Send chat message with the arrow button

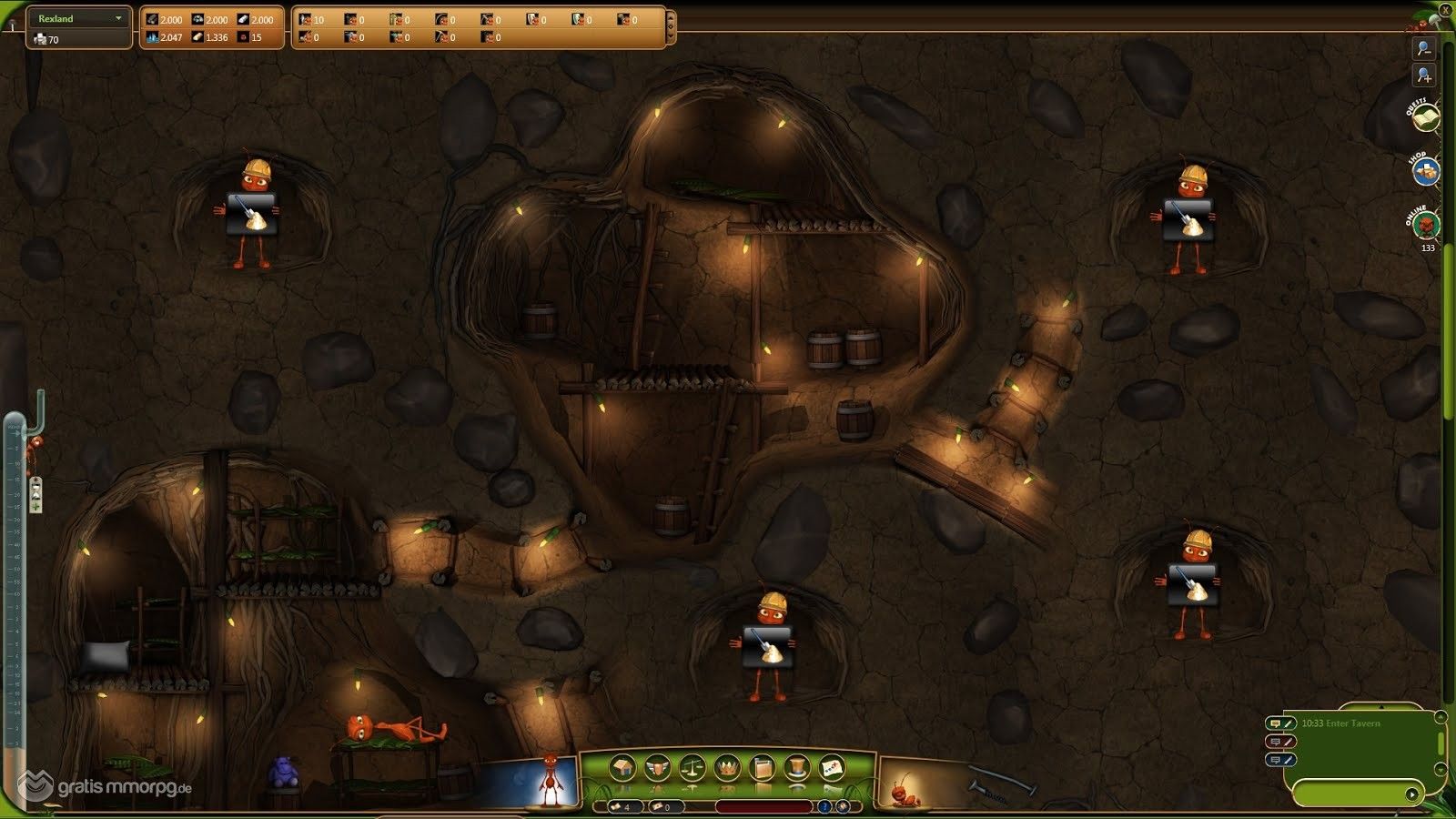1411,794
